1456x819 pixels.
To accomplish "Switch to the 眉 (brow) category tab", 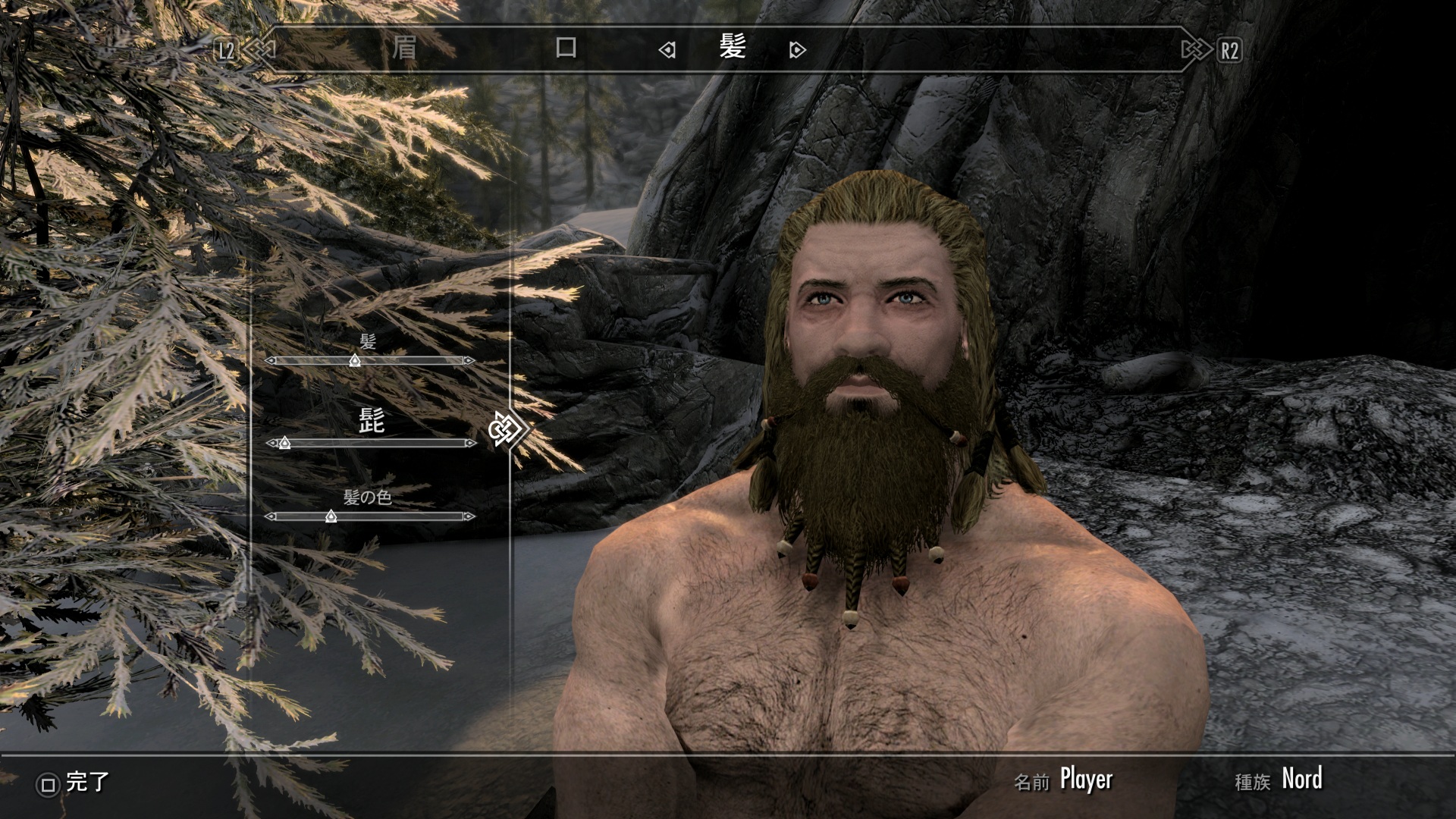I will coord(403,49).
